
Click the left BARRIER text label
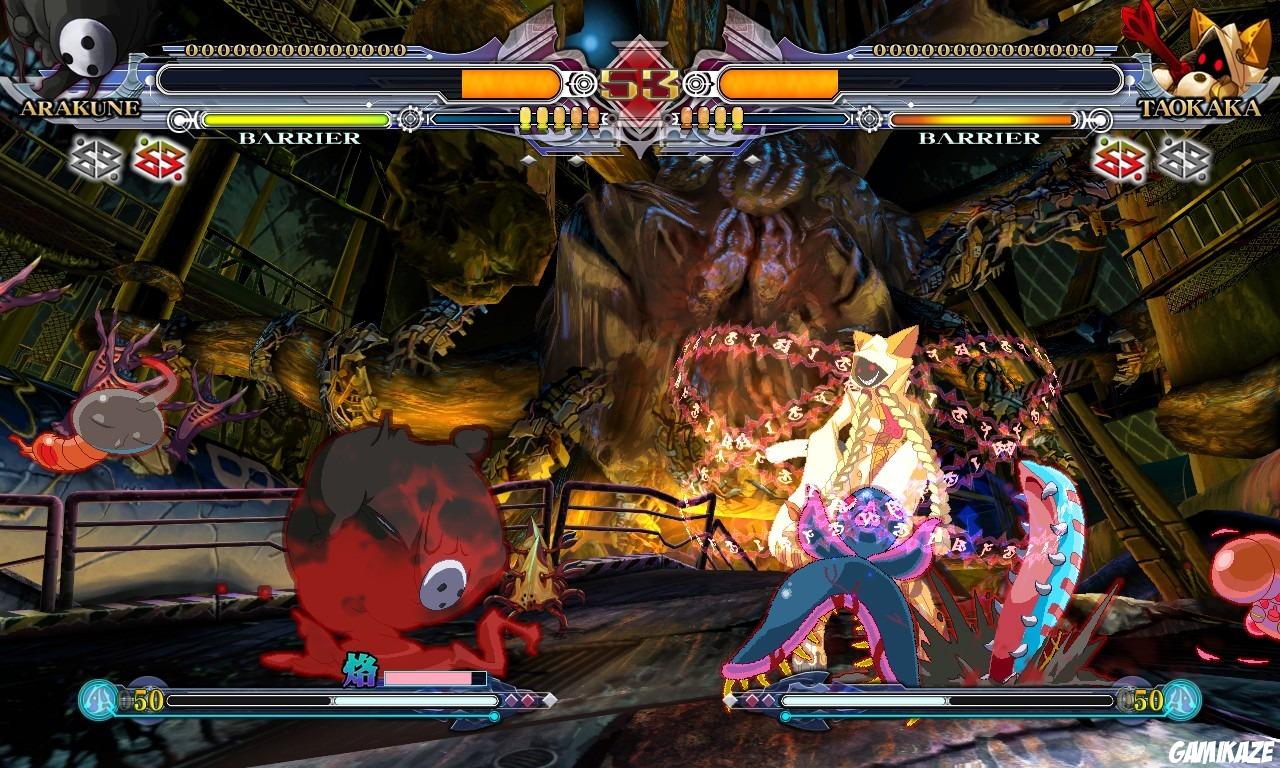pyautogui.click(x=298, y=137)
